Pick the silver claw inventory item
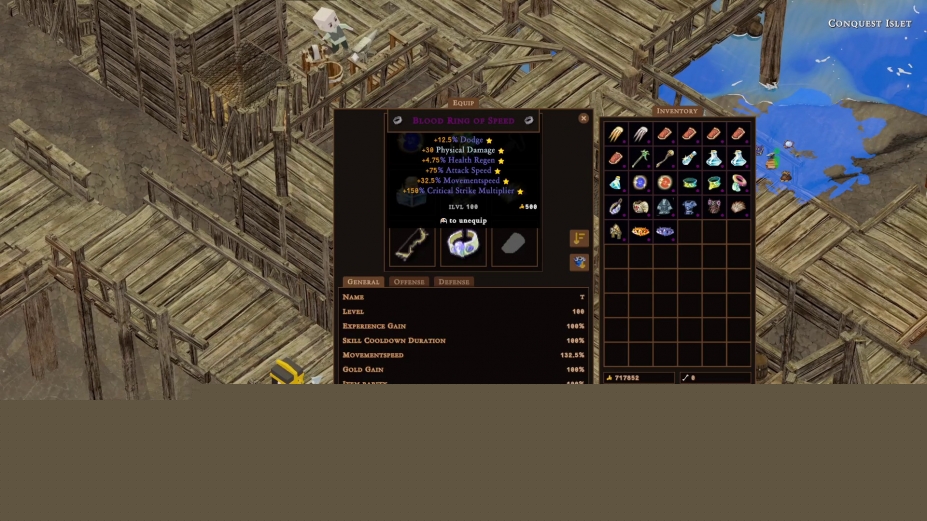 tap(640, 134)
